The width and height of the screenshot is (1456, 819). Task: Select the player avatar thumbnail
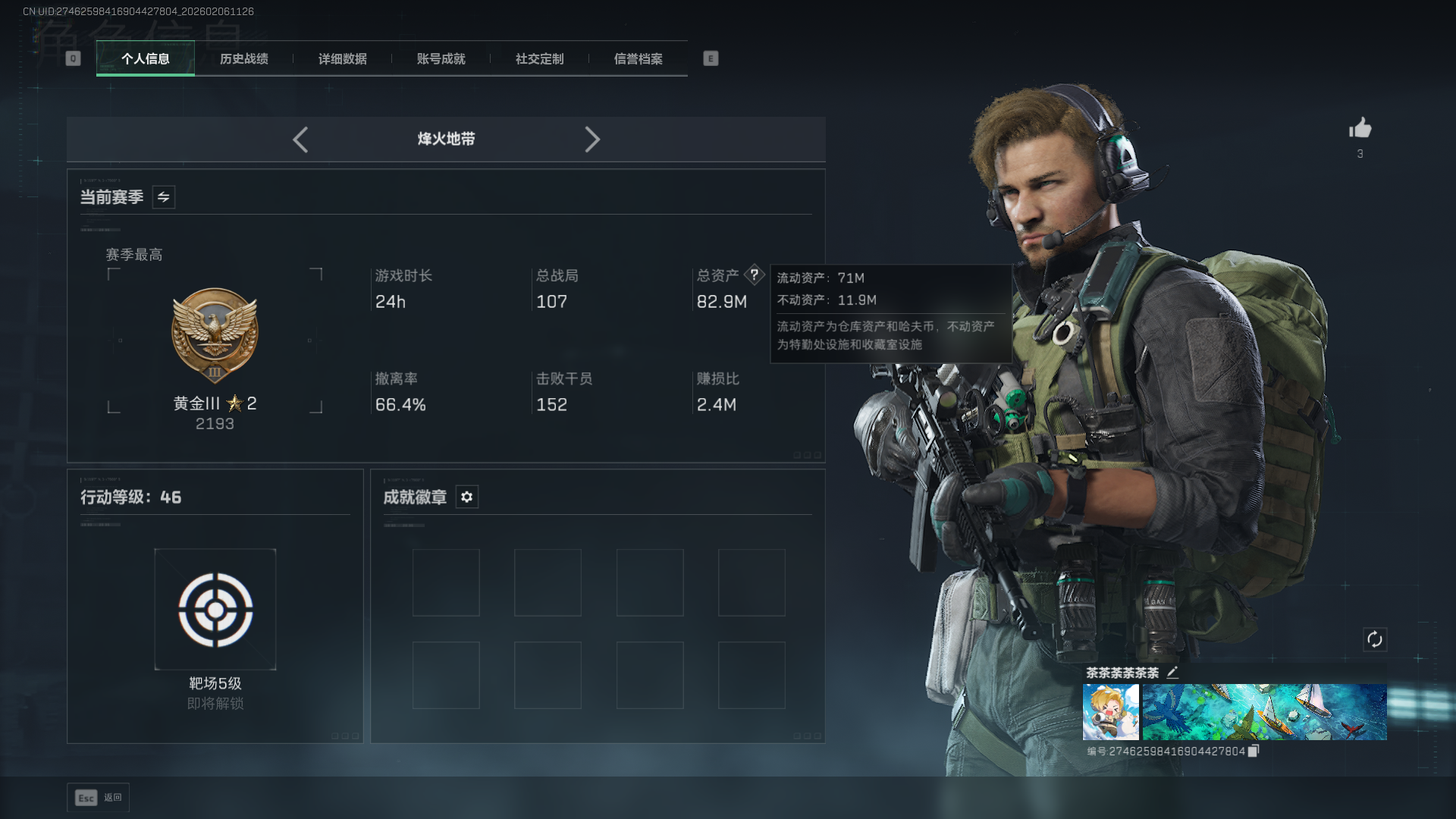click(1110, 712)
